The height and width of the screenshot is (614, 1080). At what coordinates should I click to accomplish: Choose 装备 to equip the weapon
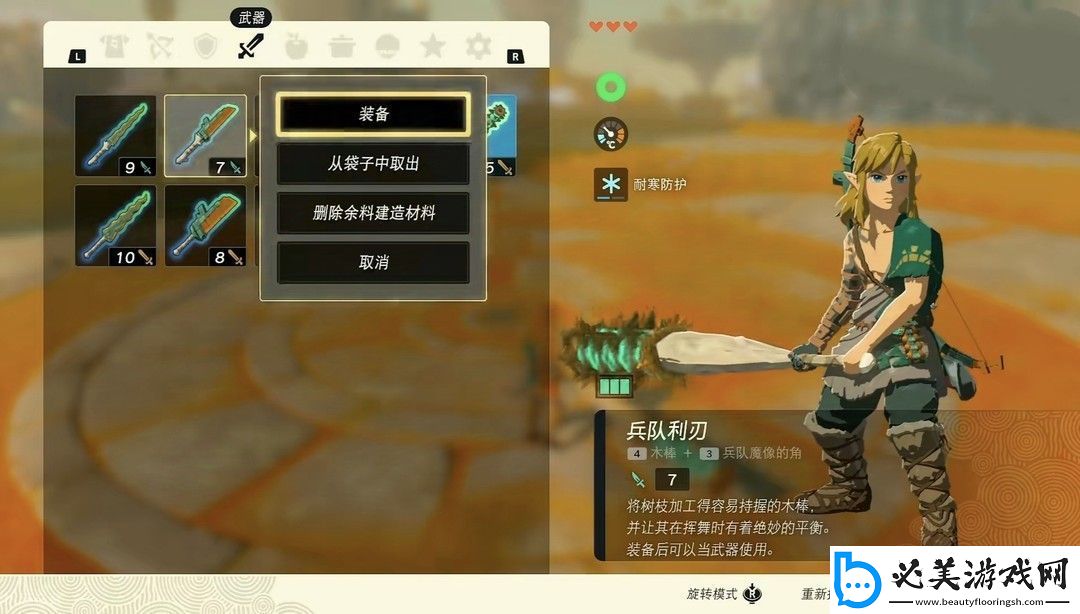[373, 114]
